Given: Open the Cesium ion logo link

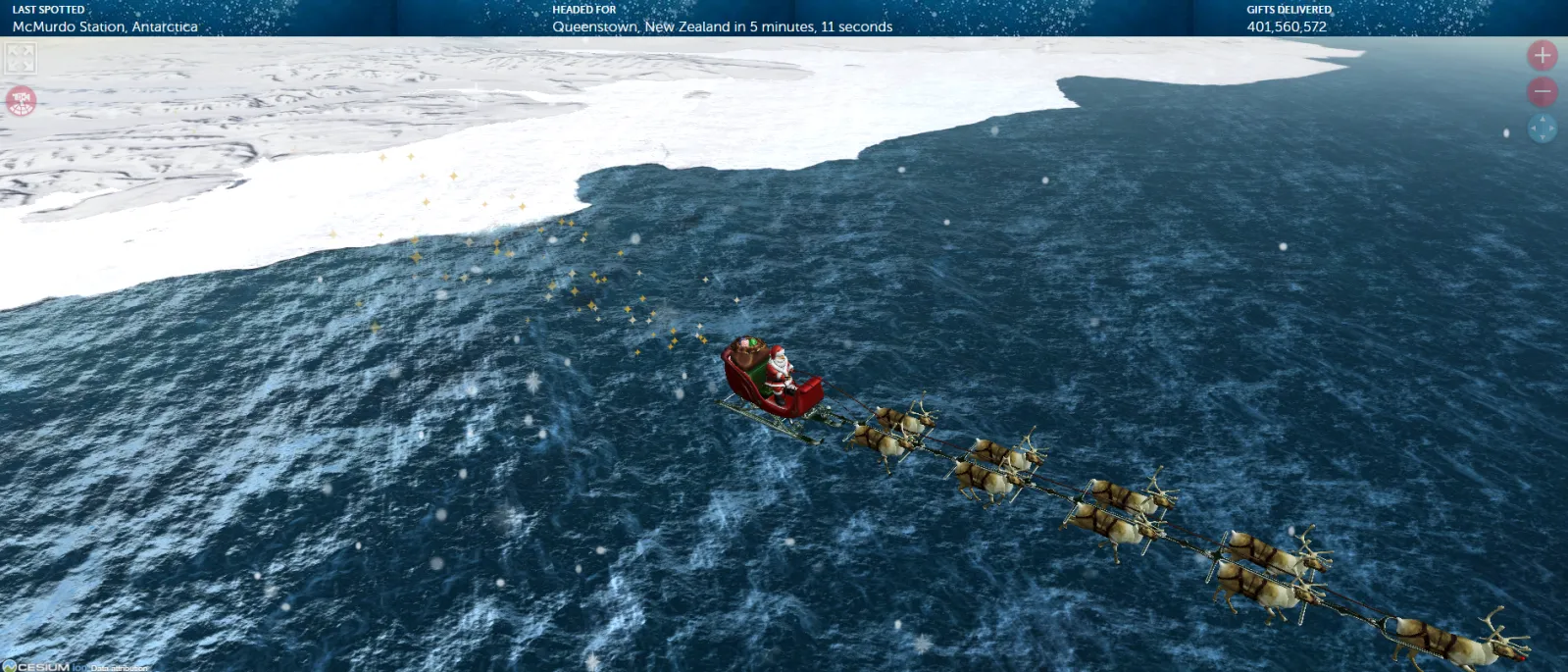Looking at the screenshot, I should click(x=44, y=666).
